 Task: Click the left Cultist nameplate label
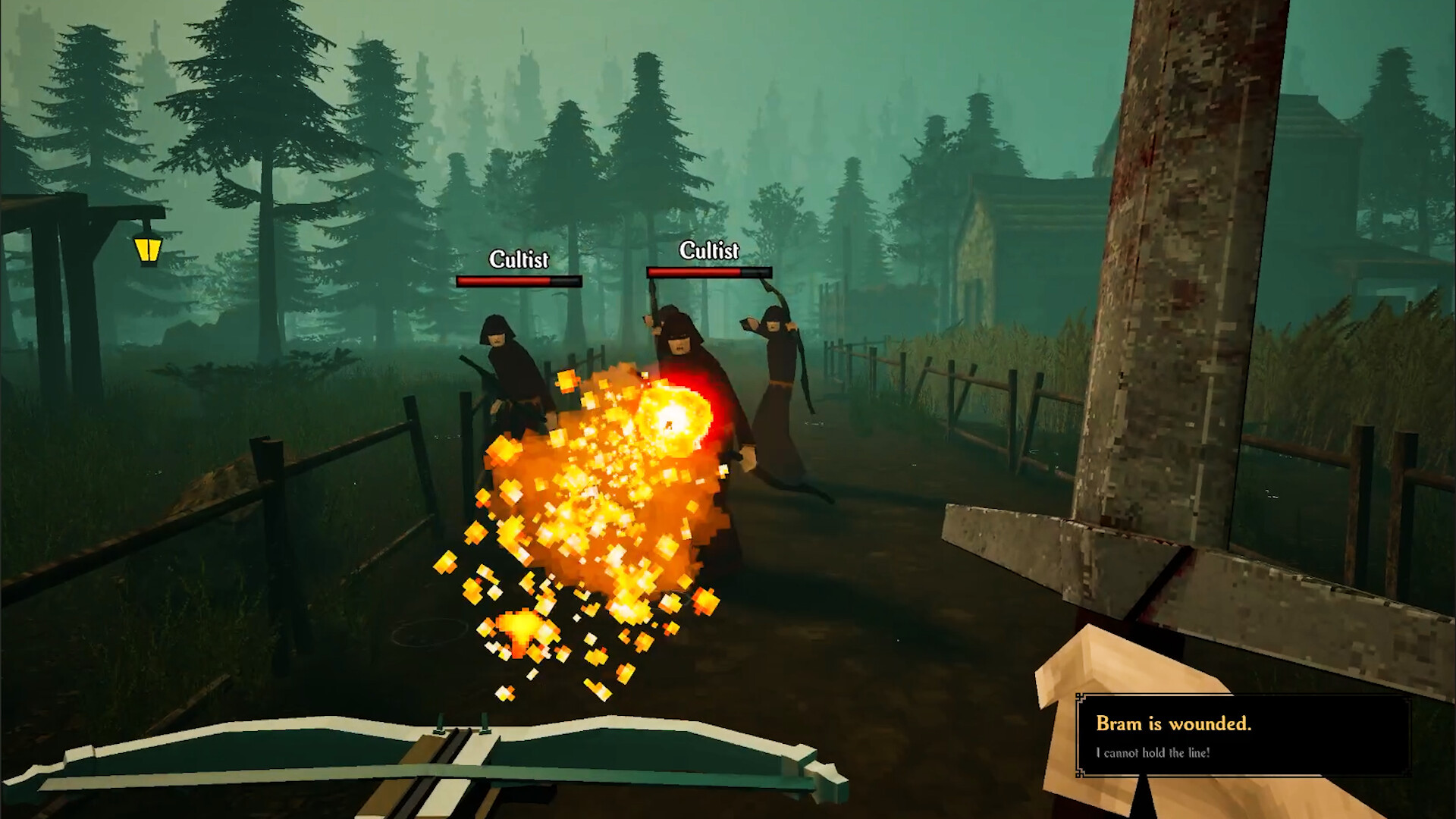pyautogui.click(x=518, y=260)
